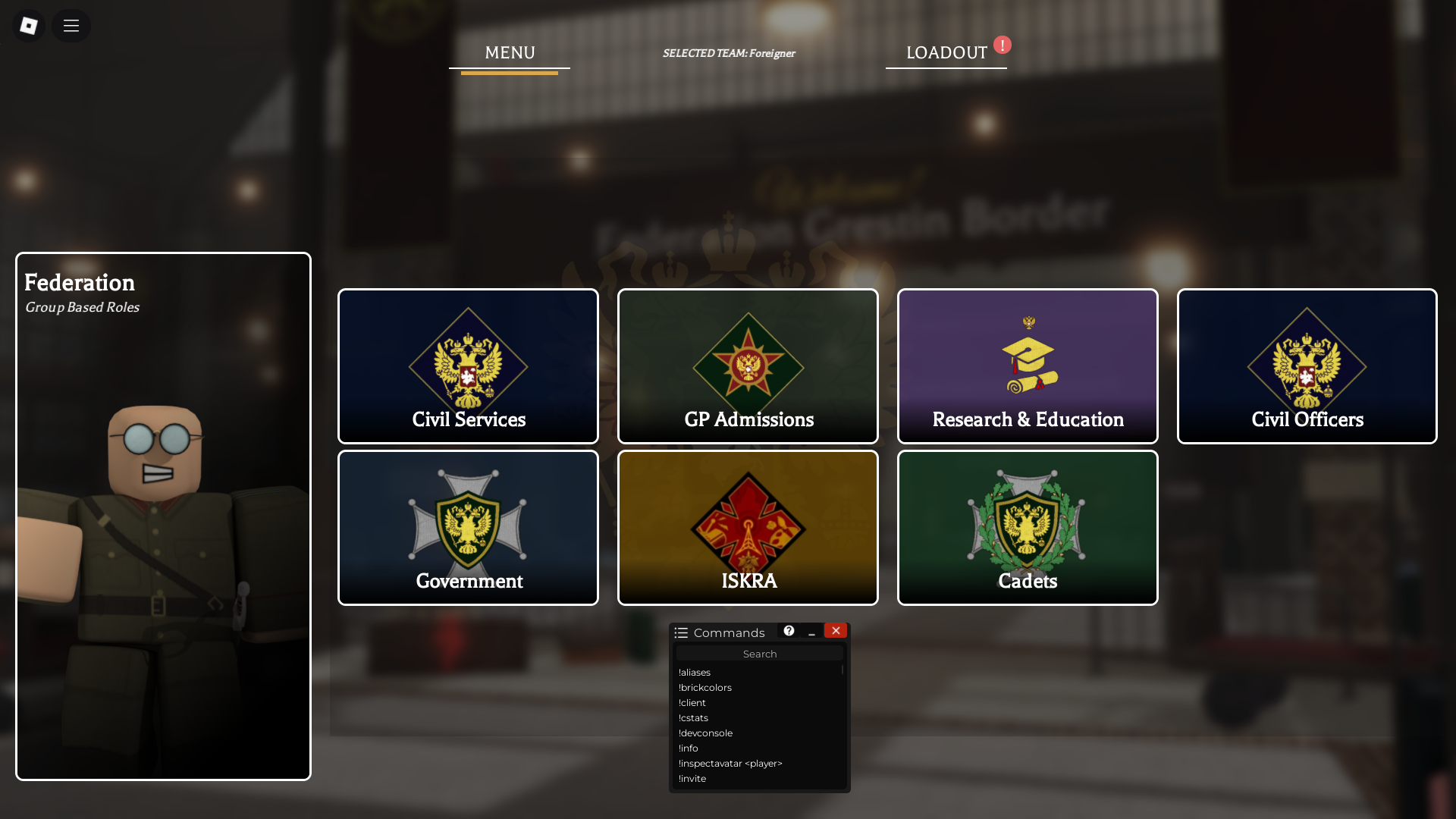The width and height of the screenshot is (1456, 819).
Task: Focus the Commands search field
Action: [759, 654]
